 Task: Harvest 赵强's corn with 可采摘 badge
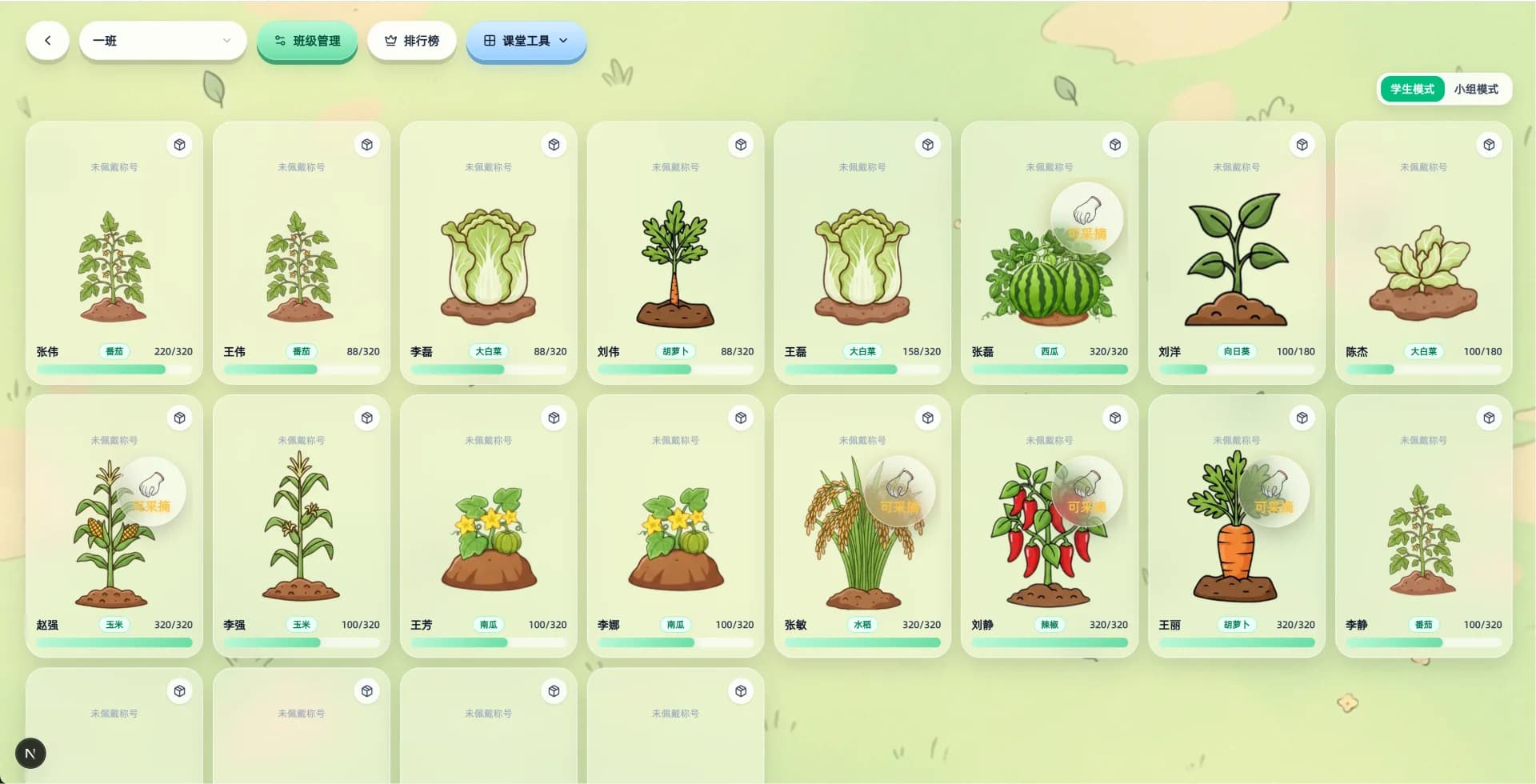coord(151,491)
